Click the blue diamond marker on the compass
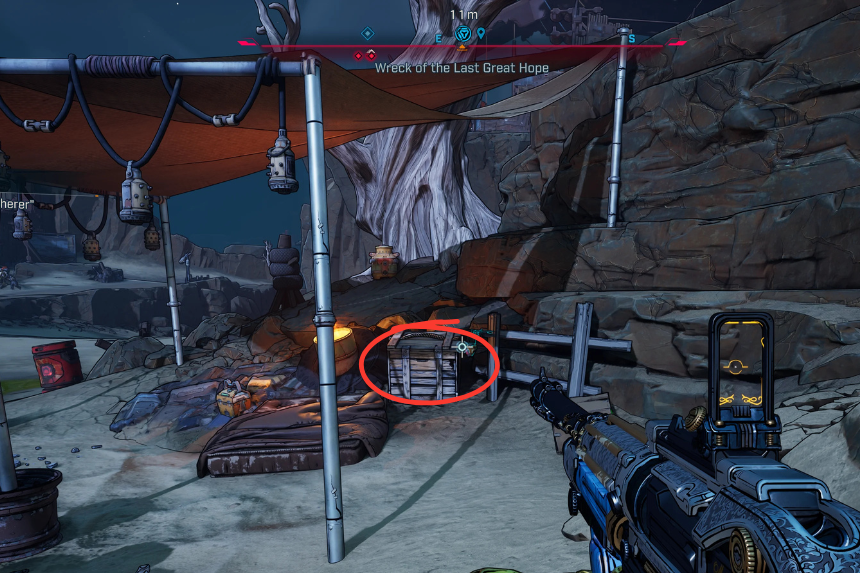The image size is (860, 573). tap(367, 34)
